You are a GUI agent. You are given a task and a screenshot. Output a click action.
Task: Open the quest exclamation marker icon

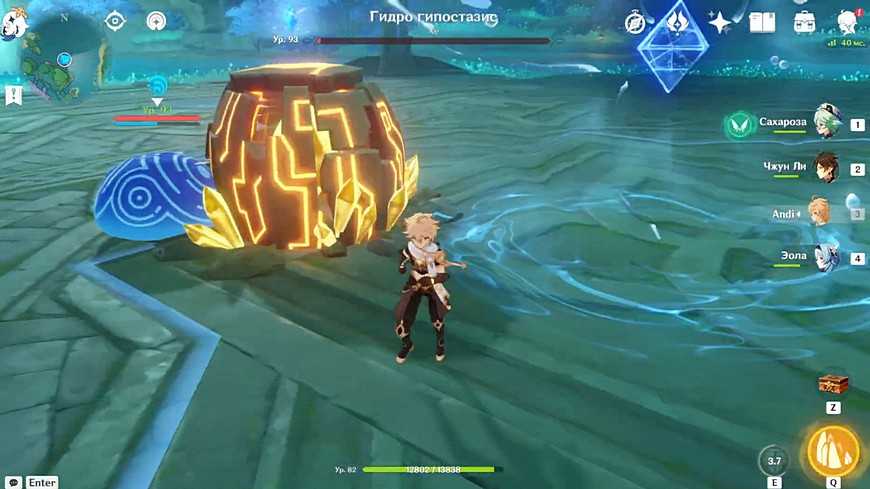pos(14,96)
